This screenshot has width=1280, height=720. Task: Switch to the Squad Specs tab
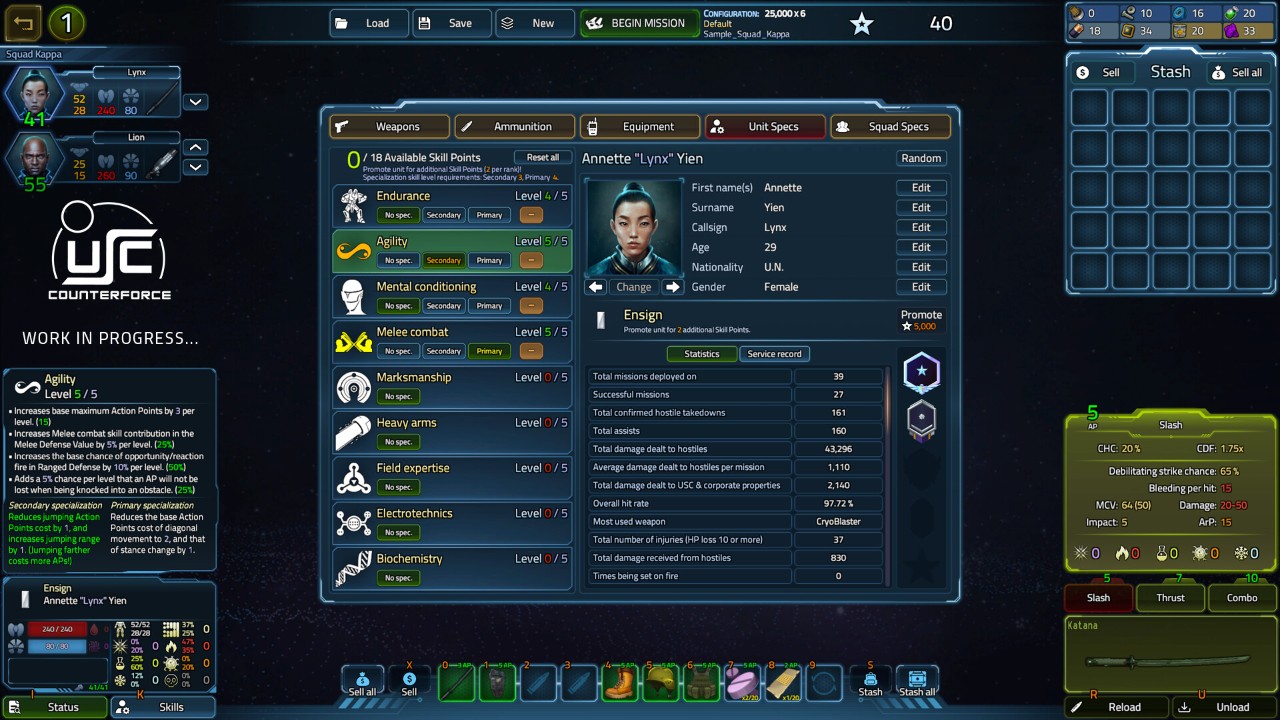(x=890, y=126)
